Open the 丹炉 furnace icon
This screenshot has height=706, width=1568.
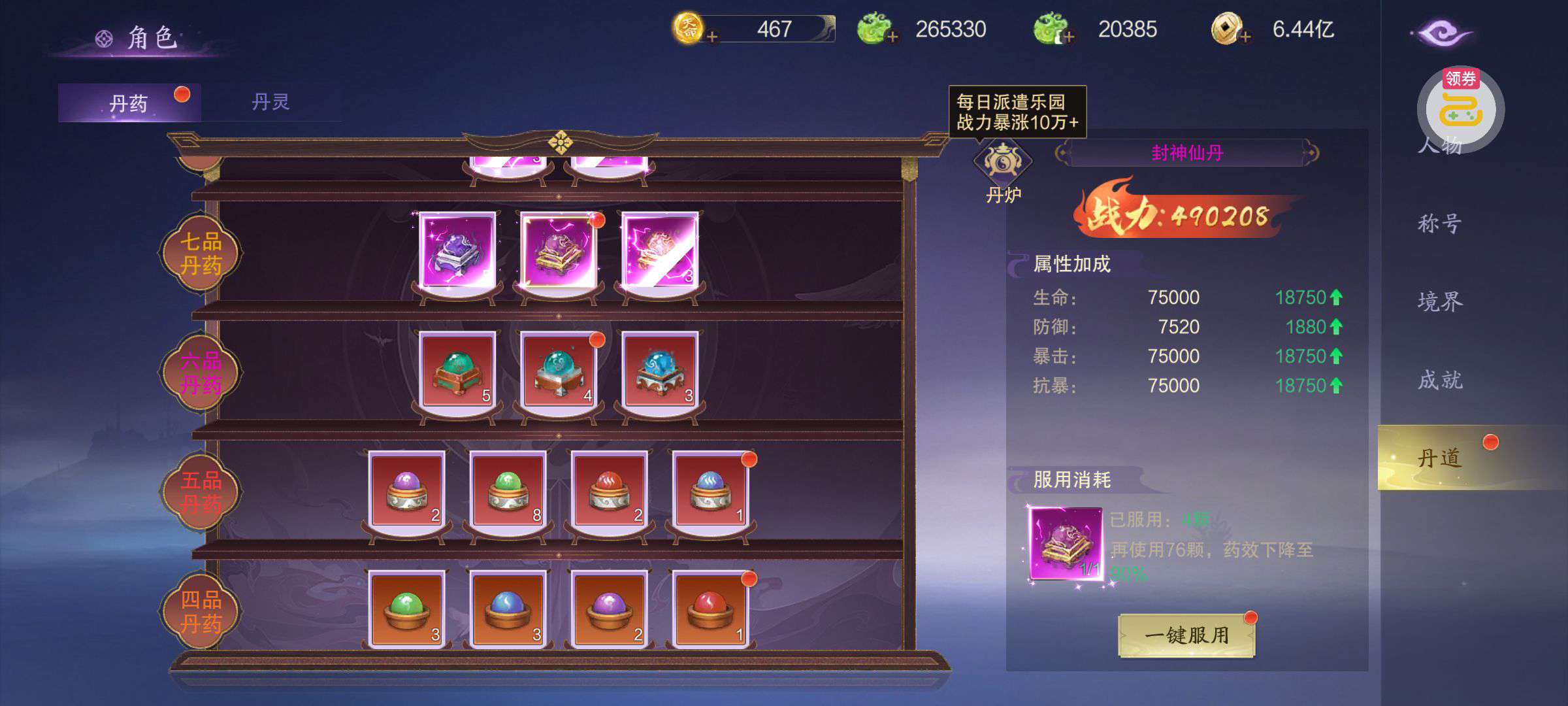pos(1002,163)
